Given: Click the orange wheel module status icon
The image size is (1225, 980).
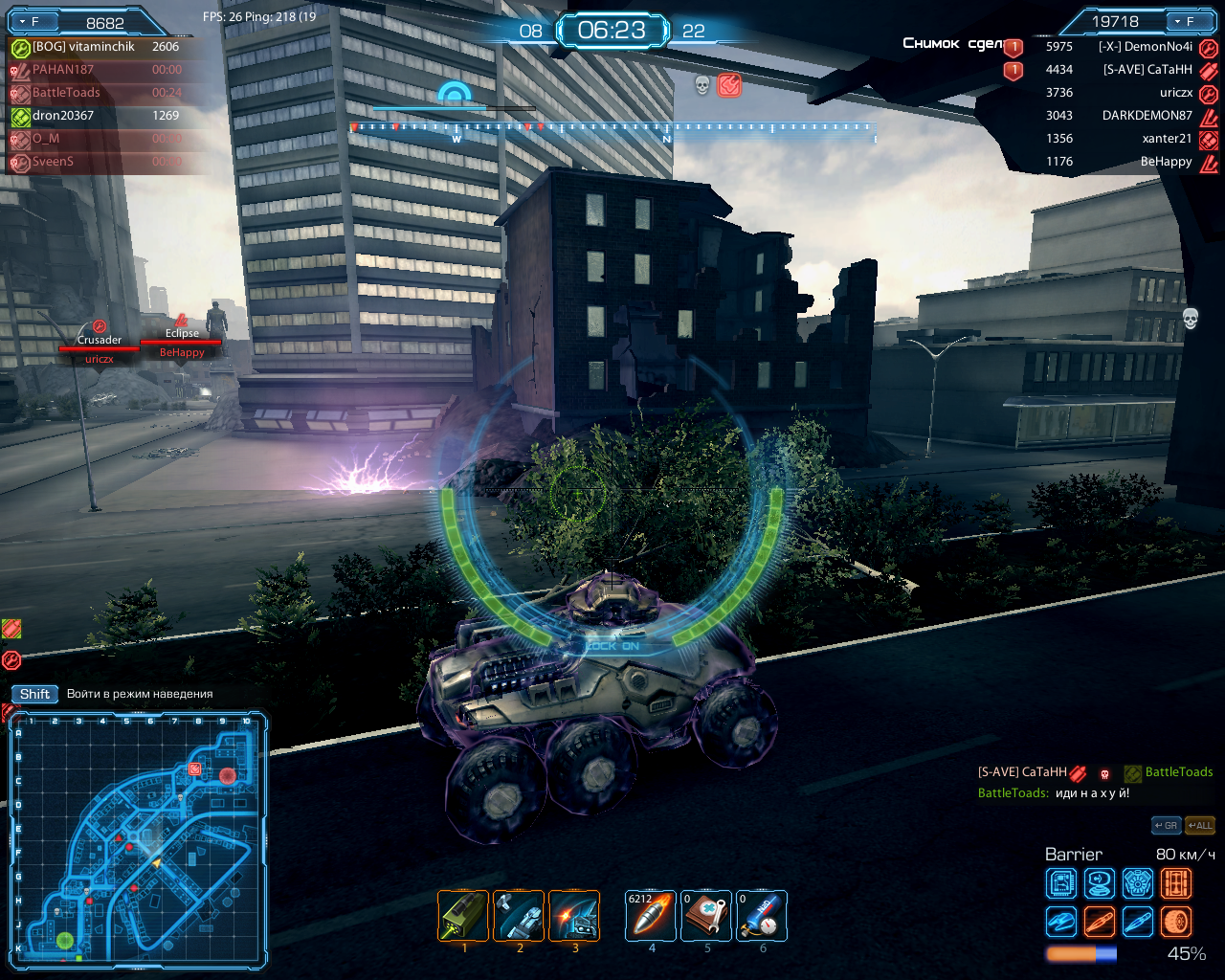Looking at the screenshot, I should [1176, 922].
